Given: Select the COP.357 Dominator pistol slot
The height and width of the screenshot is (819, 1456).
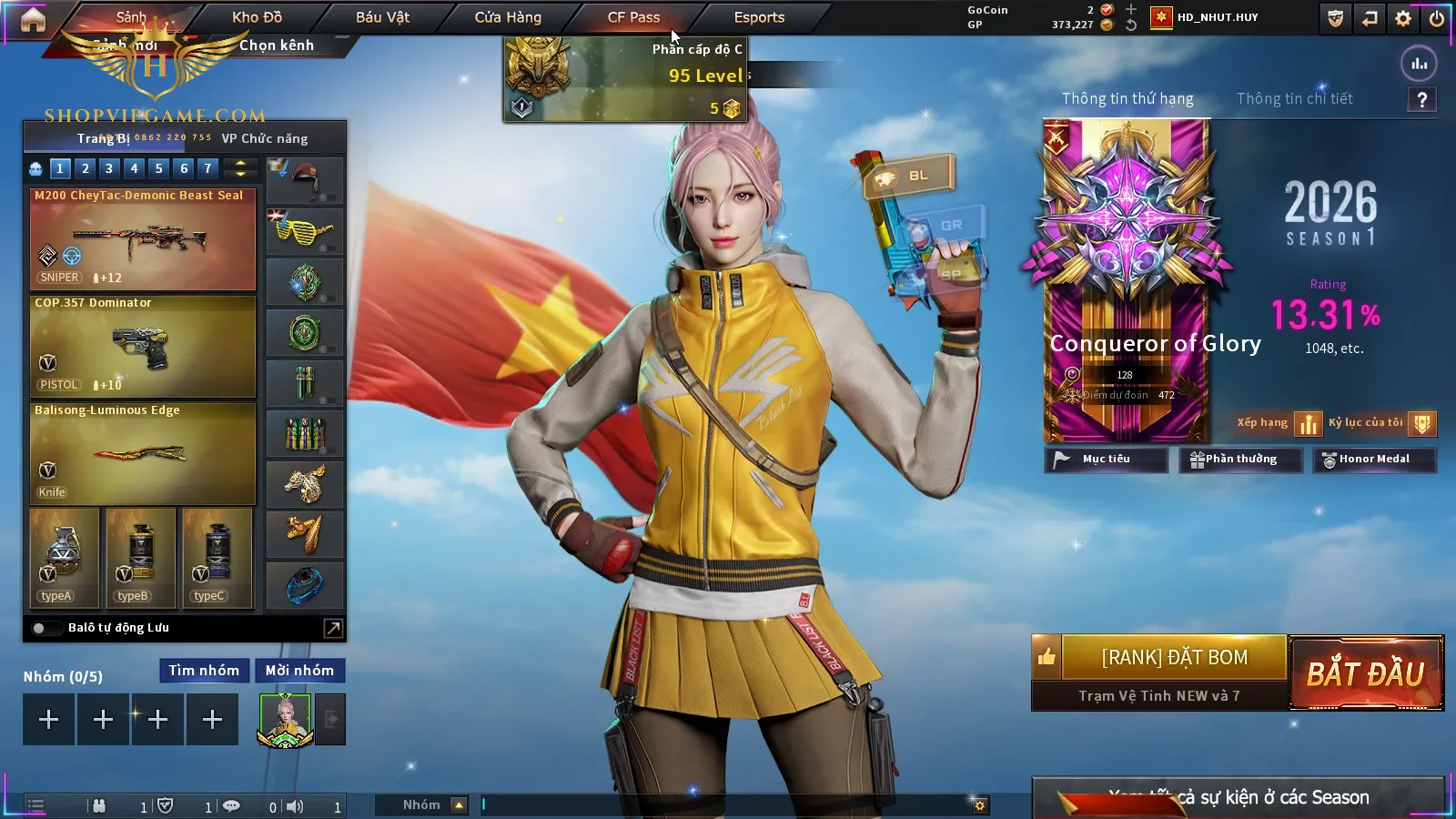Looking at the screenshot, I should pos(143,347).
